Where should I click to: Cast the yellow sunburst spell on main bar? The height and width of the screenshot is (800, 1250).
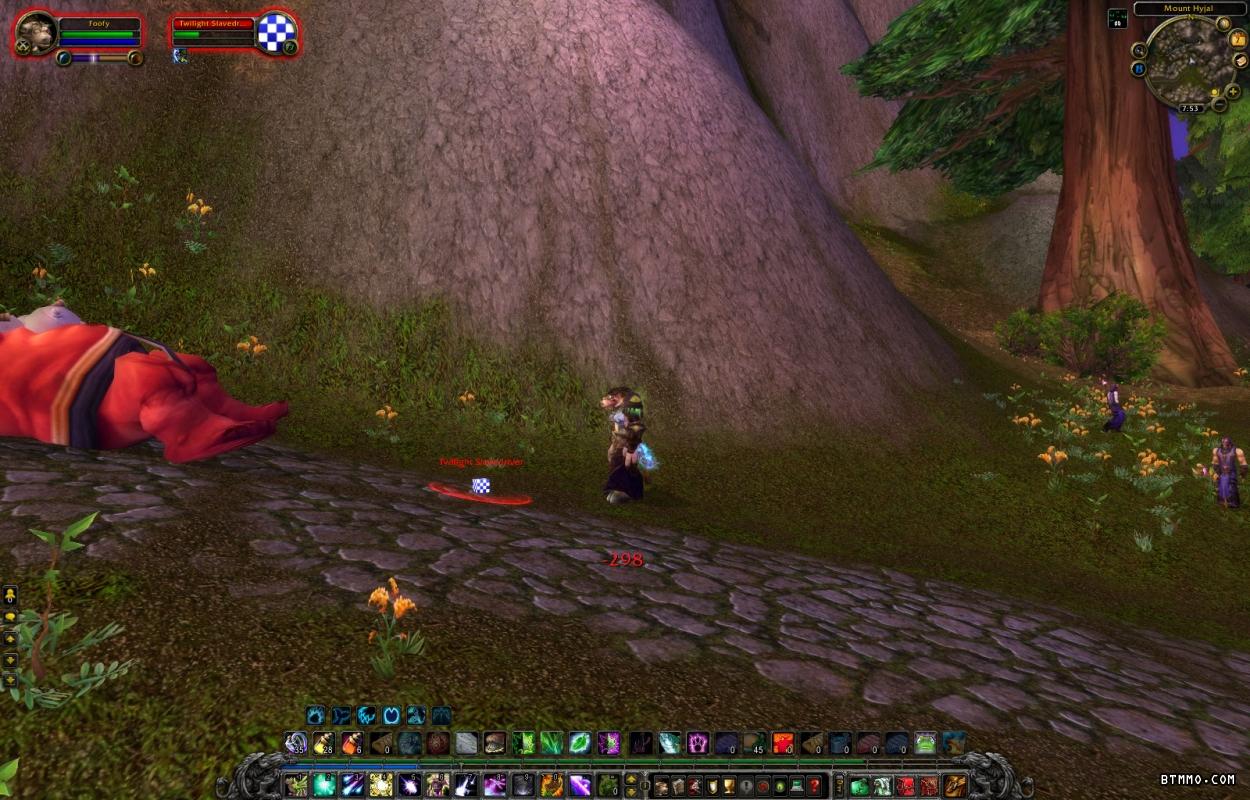coord(380,785)
